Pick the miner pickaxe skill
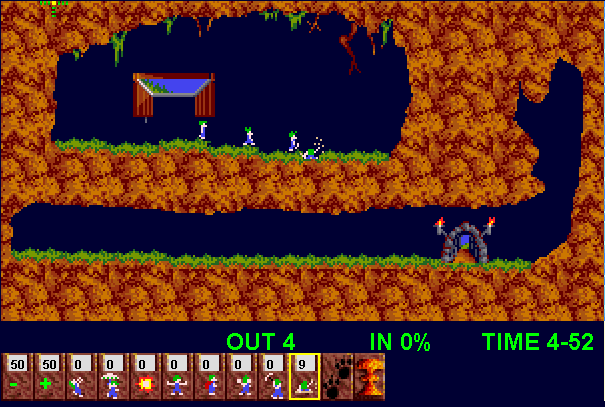Screen dimensions: 605x407 coord(273,377)
